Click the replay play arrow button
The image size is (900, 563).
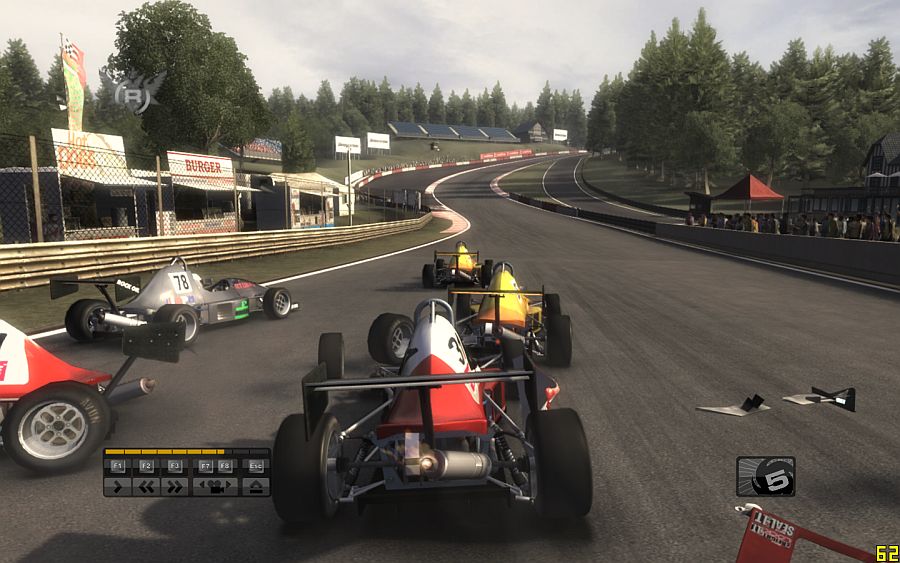118,487
